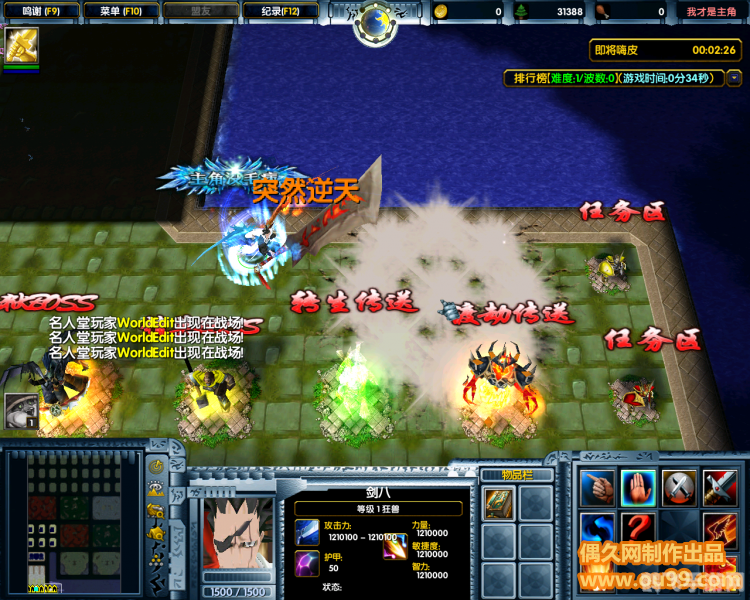750x600 pixels.
Task: Click the minimap to move the camera
Action: (73, 520)
